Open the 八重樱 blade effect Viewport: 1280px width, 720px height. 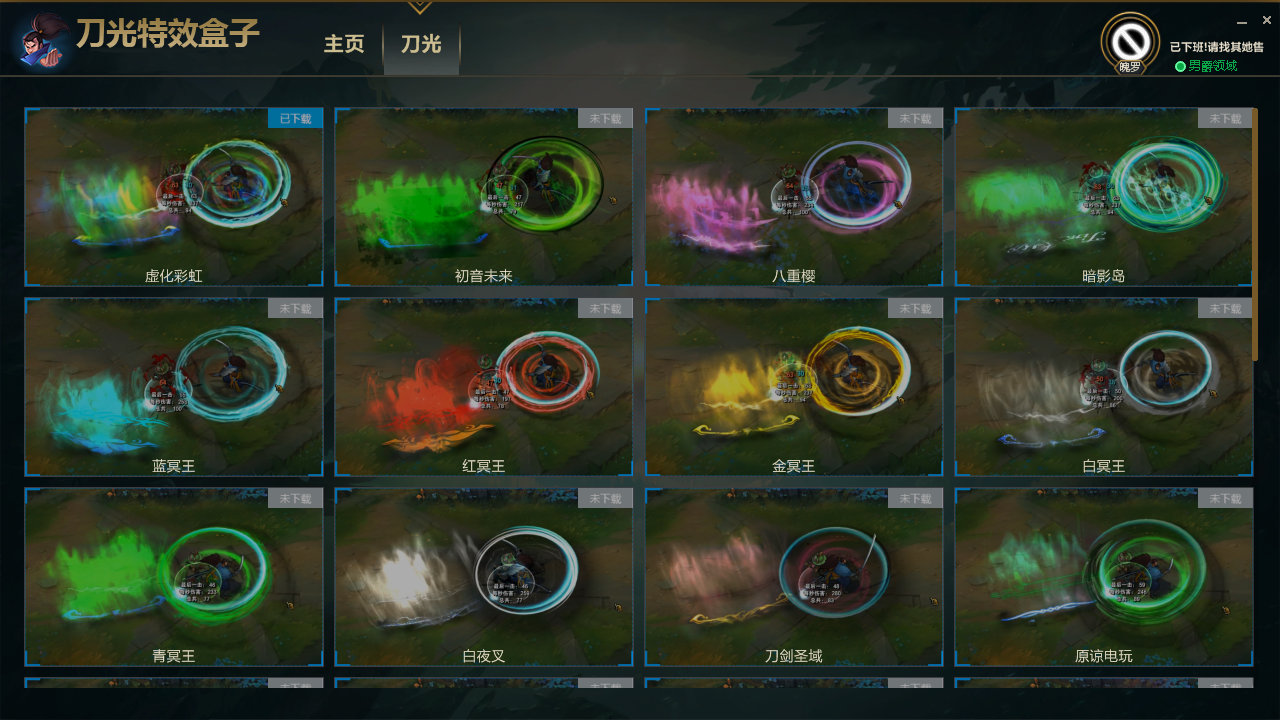pyautogui.click(x=794, y=196)
